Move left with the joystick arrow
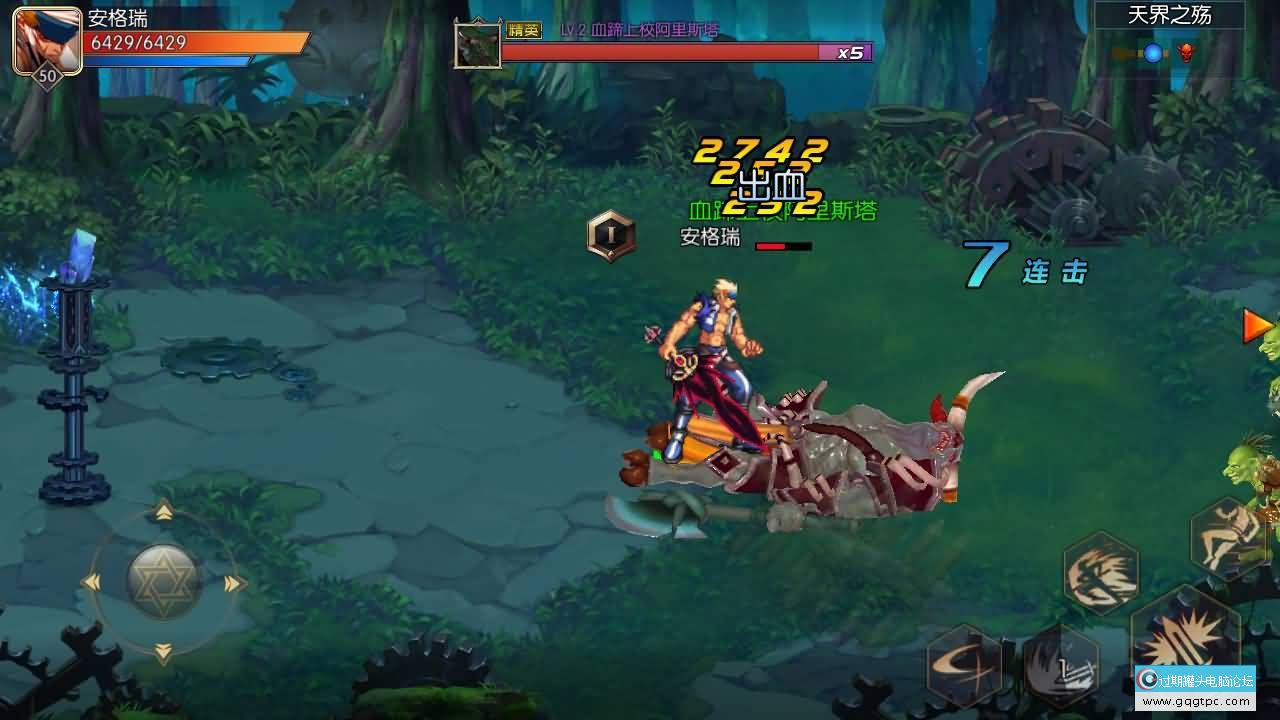 click(x=91, y=582)
